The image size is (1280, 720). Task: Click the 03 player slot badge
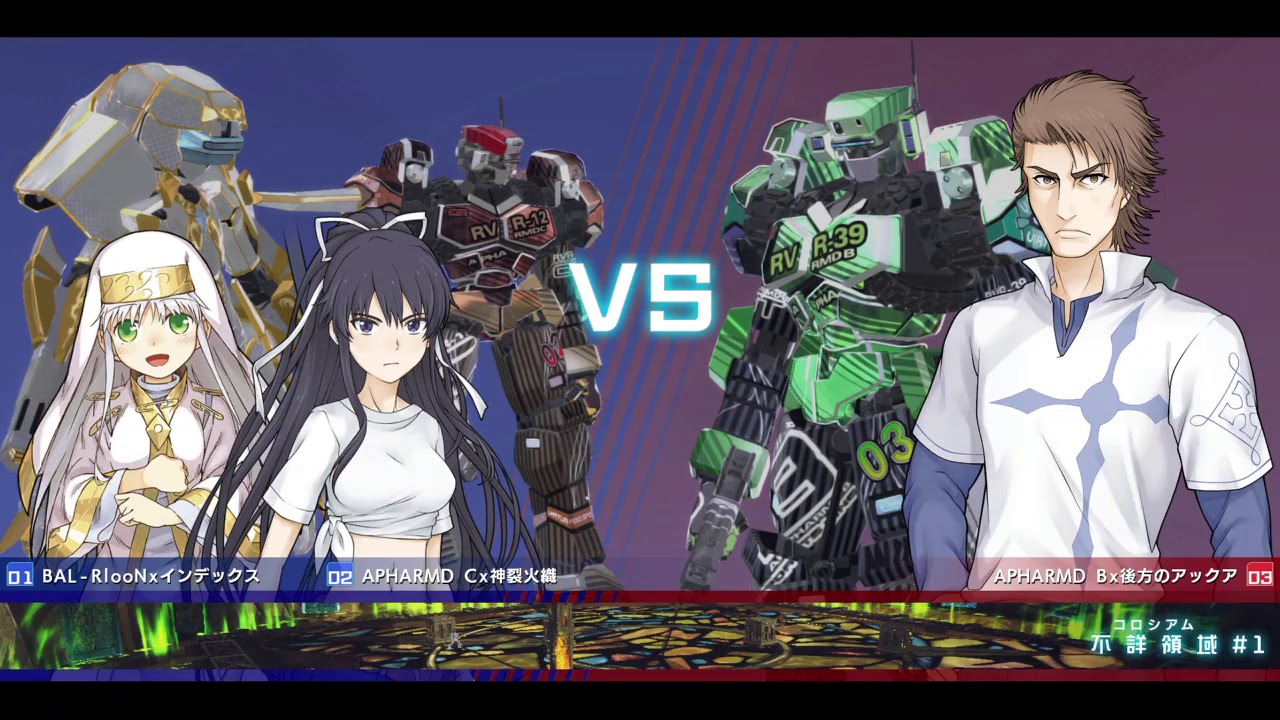(x=1258, y=575)
